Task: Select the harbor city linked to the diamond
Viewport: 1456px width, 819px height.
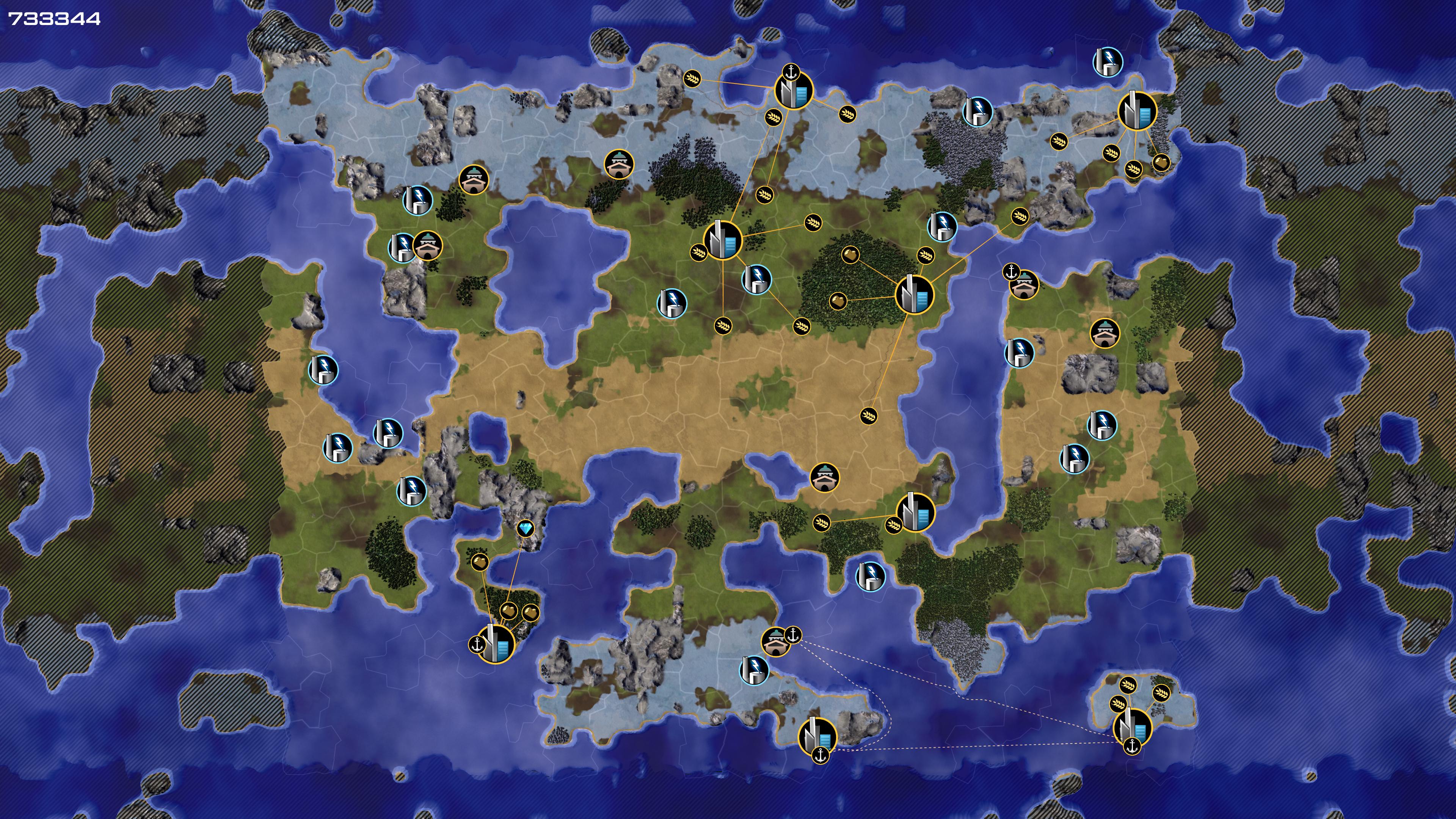Action: tap(496, 643)
